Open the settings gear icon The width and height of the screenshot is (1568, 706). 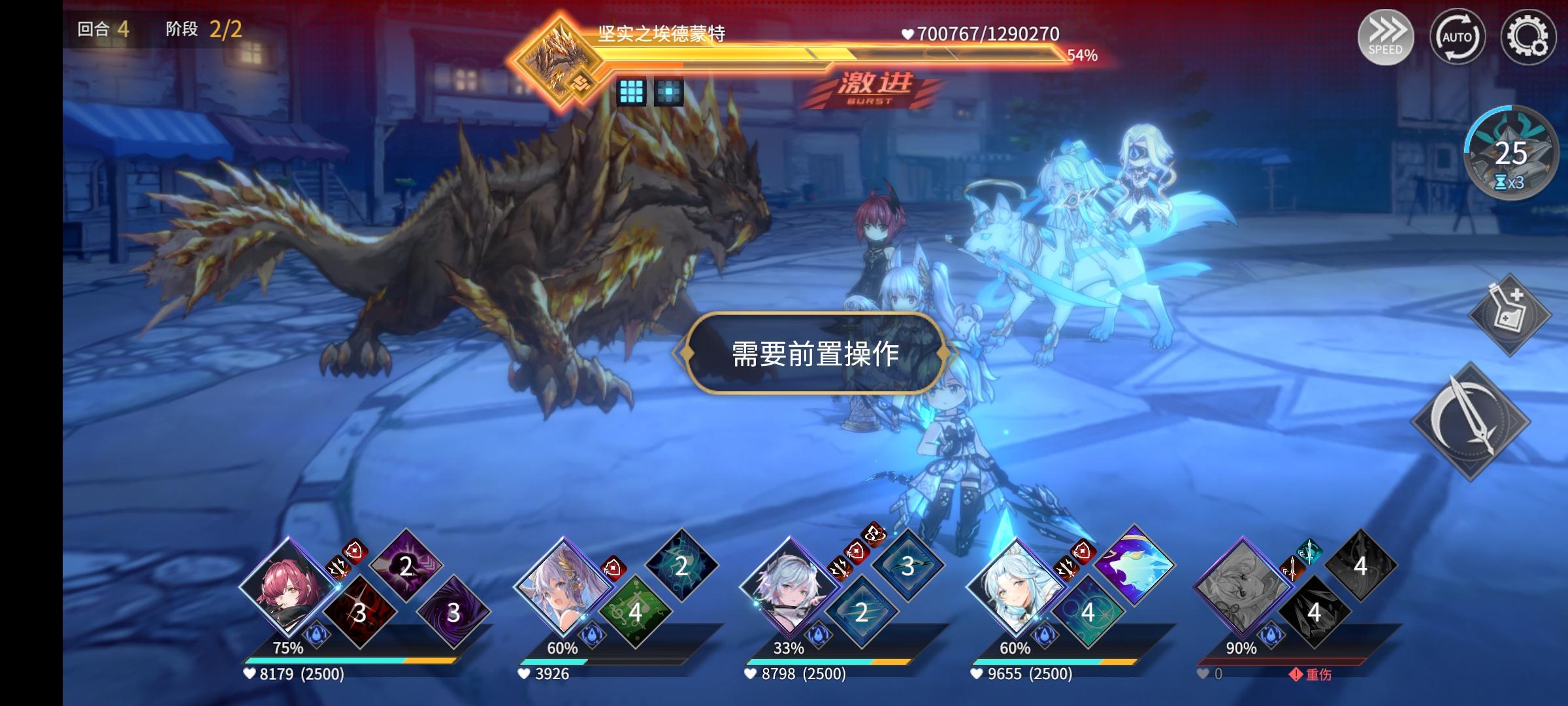click(x=1529, y=37)
